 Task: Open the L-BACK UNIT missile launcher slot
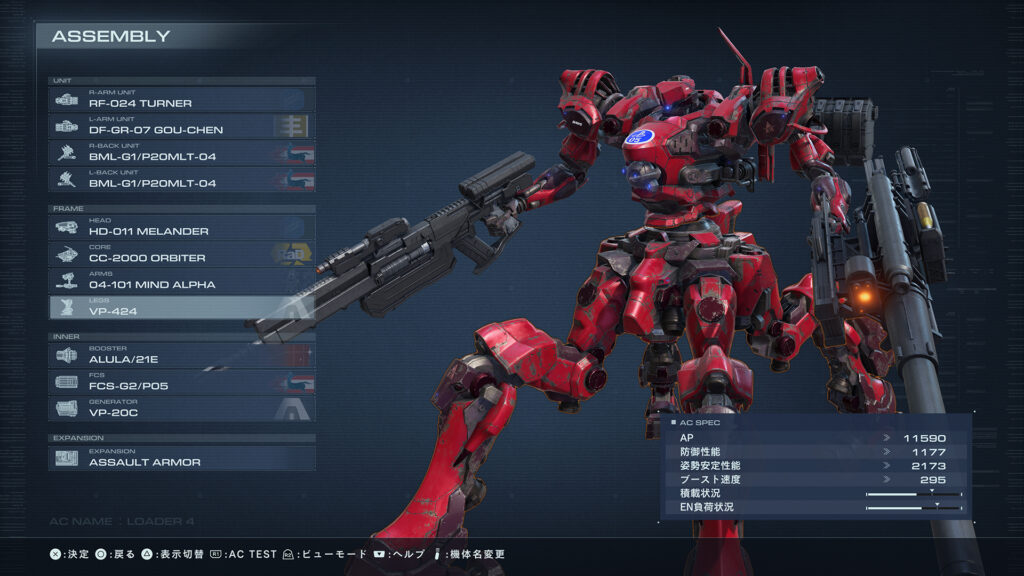point(182,180)
